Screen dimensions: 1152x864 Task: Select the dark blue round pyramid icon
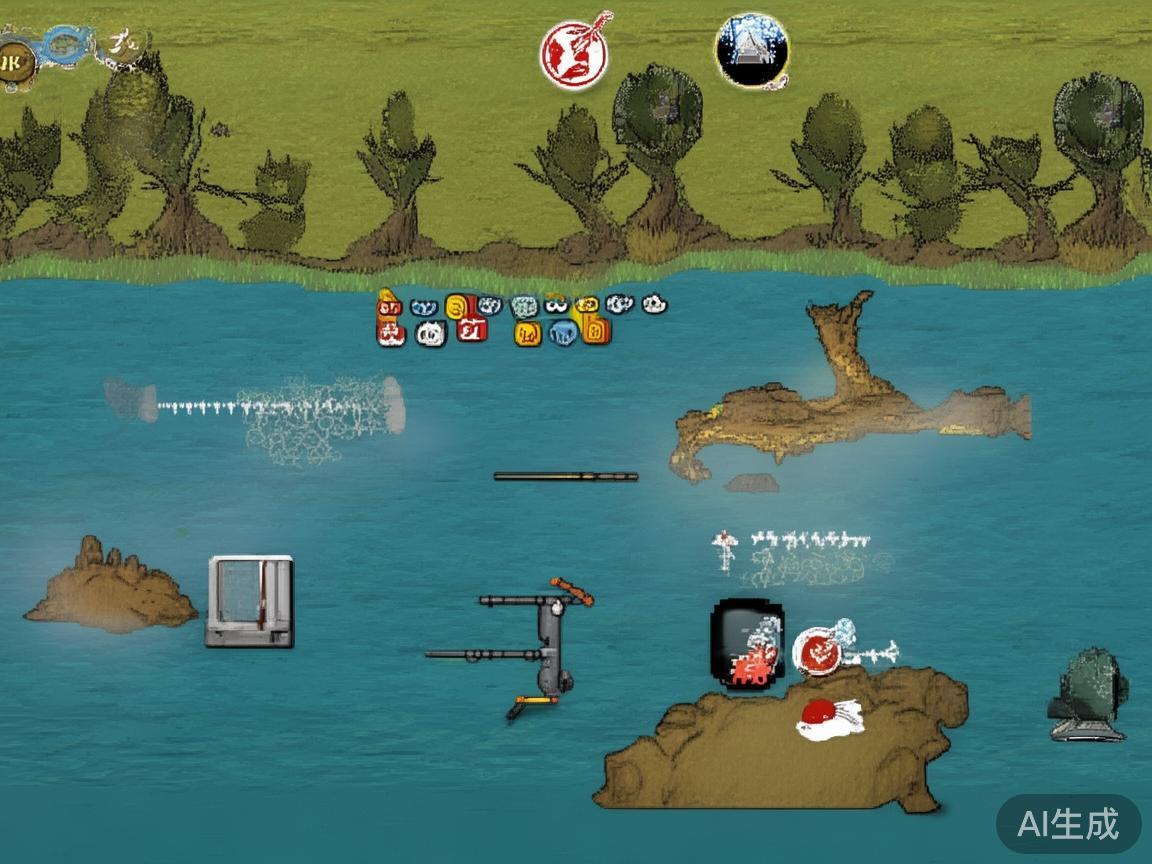752,50
